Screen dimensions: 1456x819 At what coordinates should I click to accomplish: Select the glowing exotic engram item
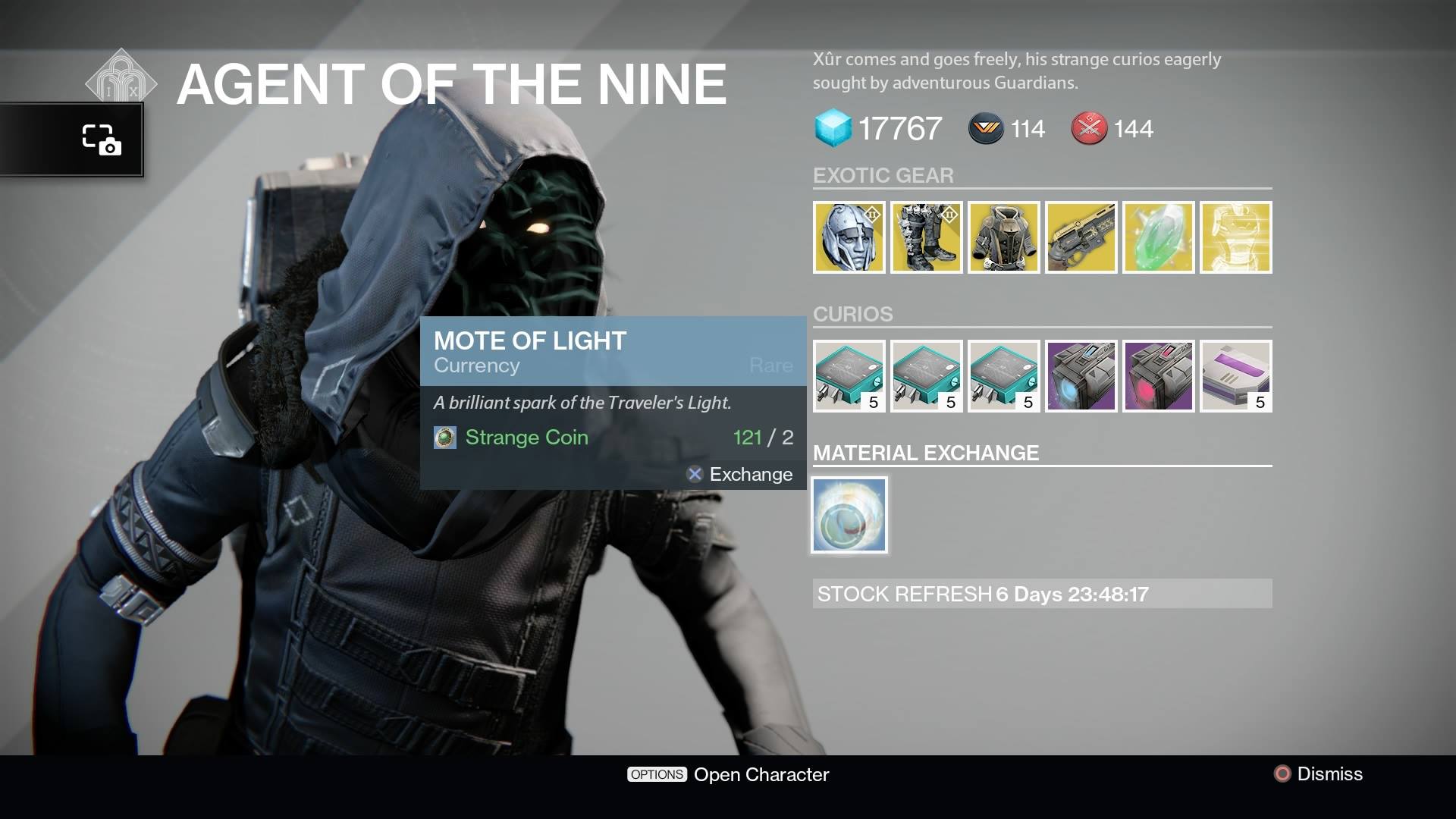(x=1236, y=237)
